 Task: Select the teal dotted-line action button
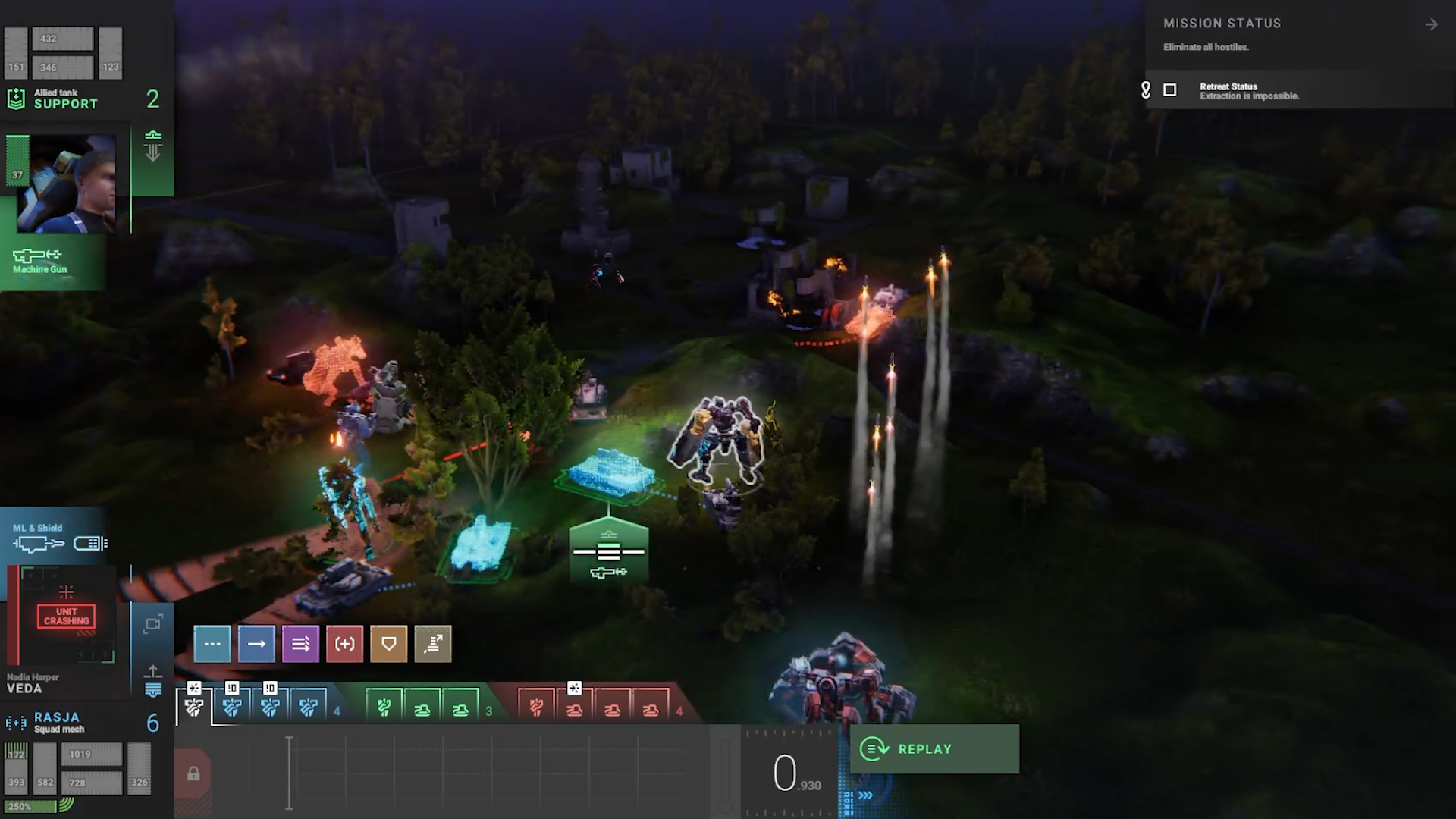(212, 644)
